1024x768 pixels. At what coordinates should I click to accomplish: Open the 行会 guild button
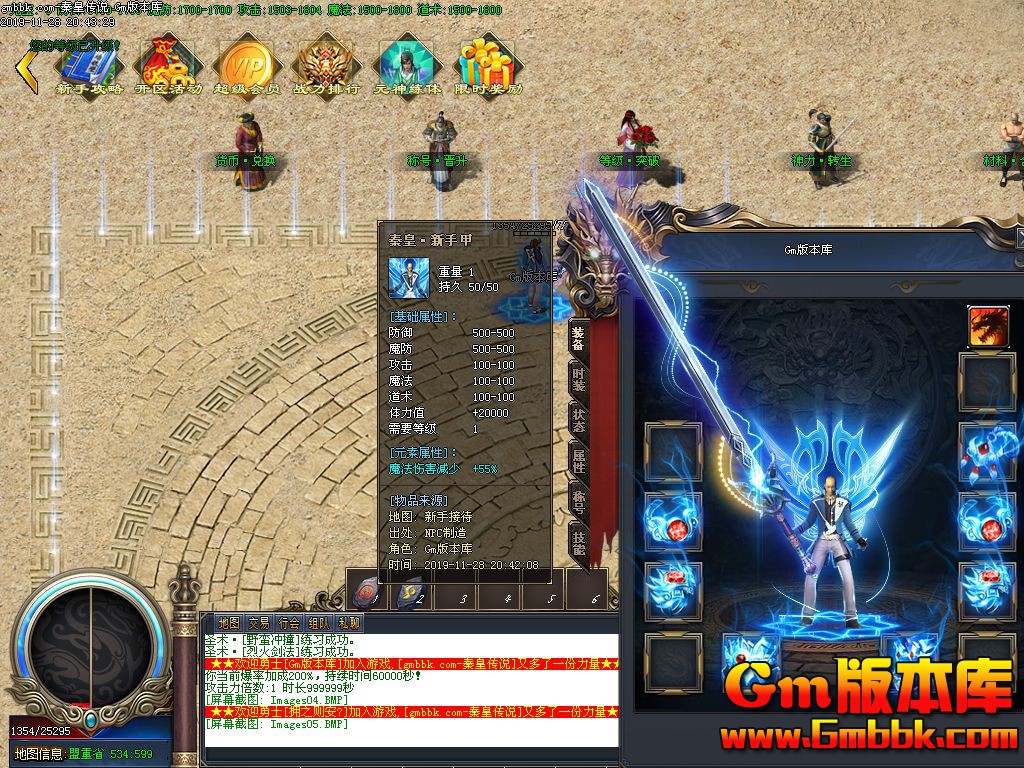tap(289, 623)
